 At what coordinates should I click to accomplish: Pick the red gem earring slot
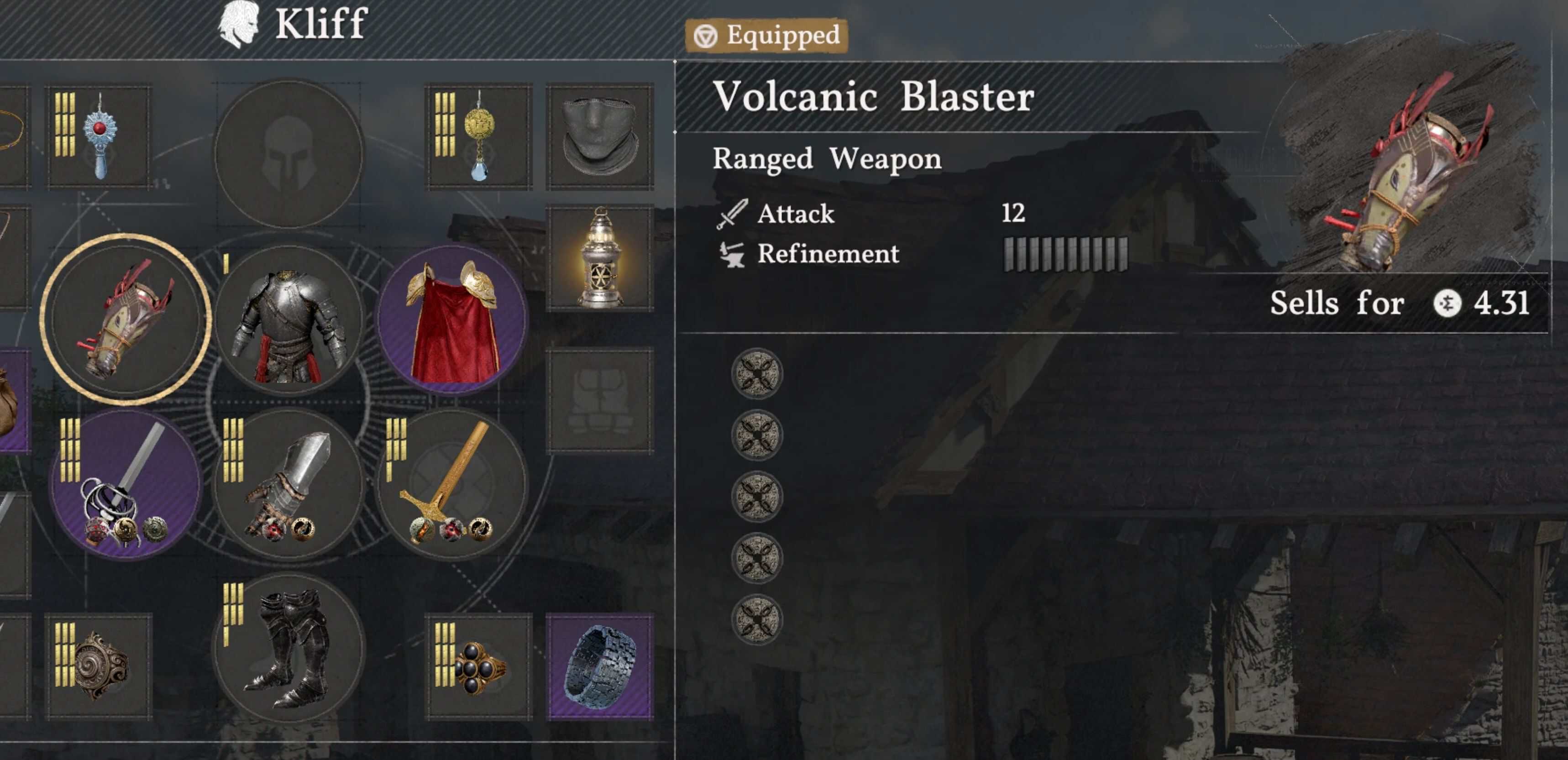pyautogui.click(x=99, y=137)
